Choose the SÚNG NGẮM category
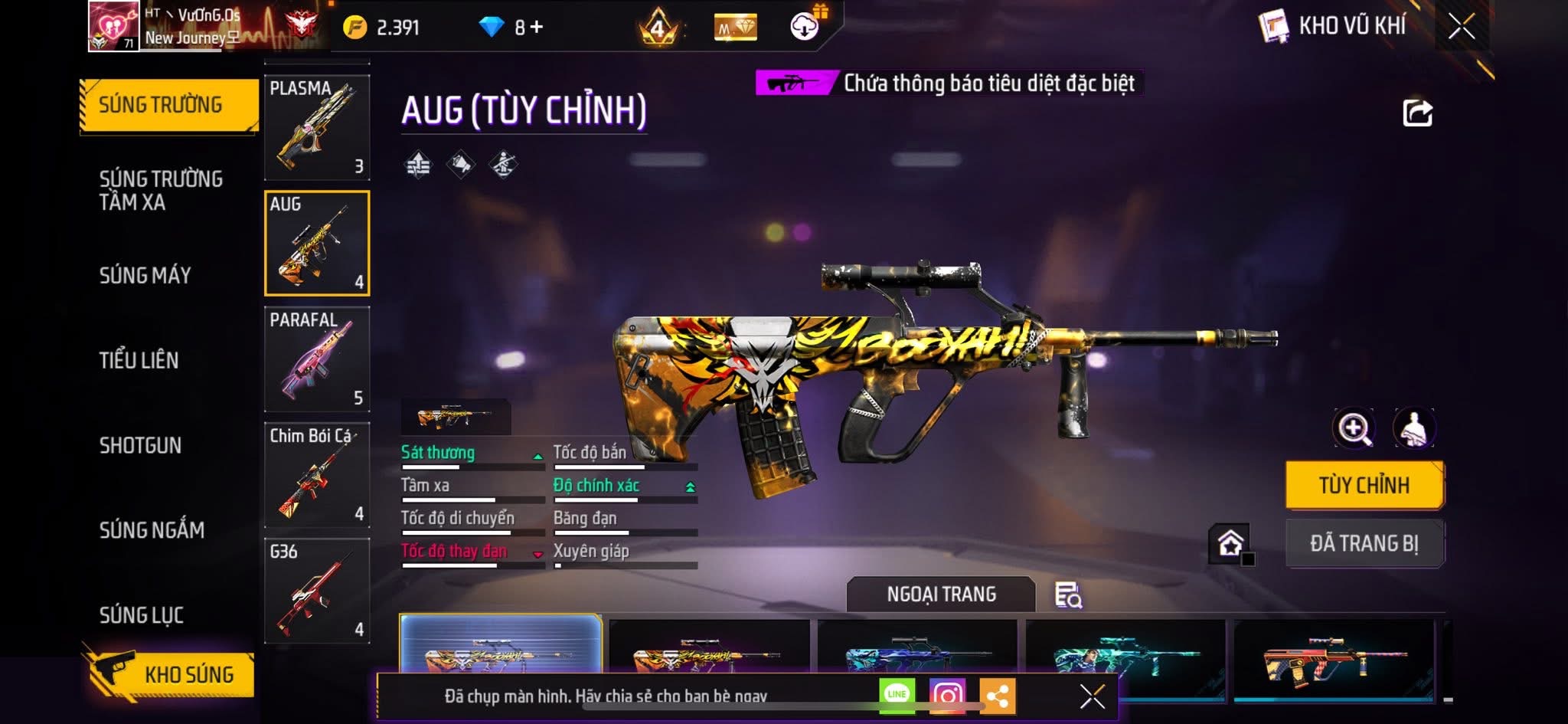Viewport: 1568px width, 724px height. click(x=152, y=529)
